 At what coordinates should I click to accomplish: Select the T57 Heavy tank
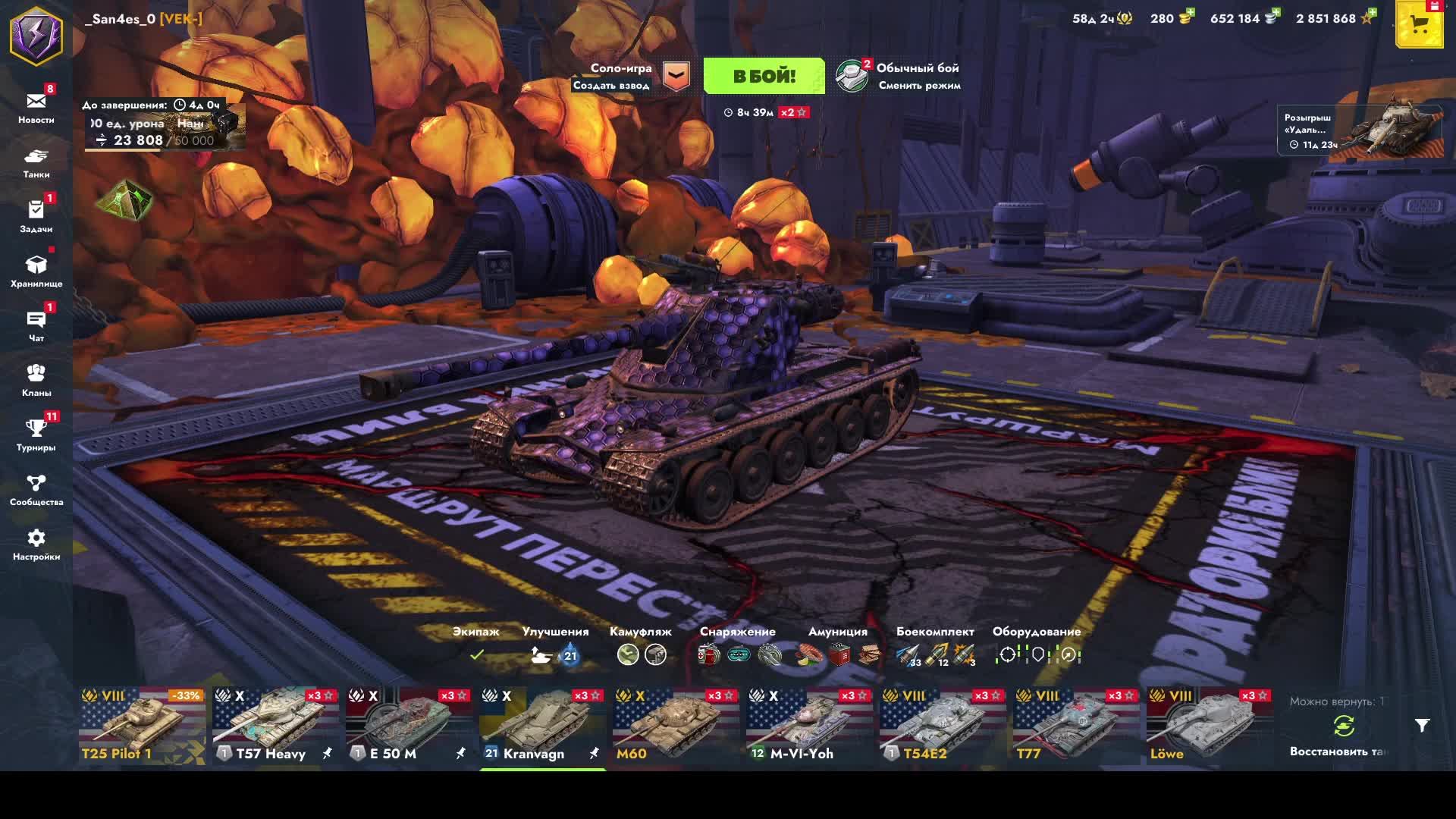275,726
